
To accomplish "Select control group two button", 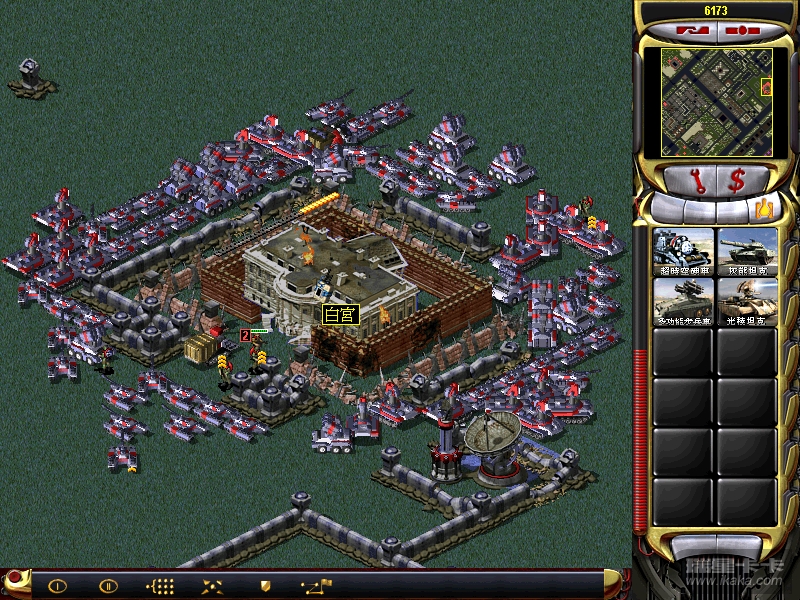I will tap(108, 585).
